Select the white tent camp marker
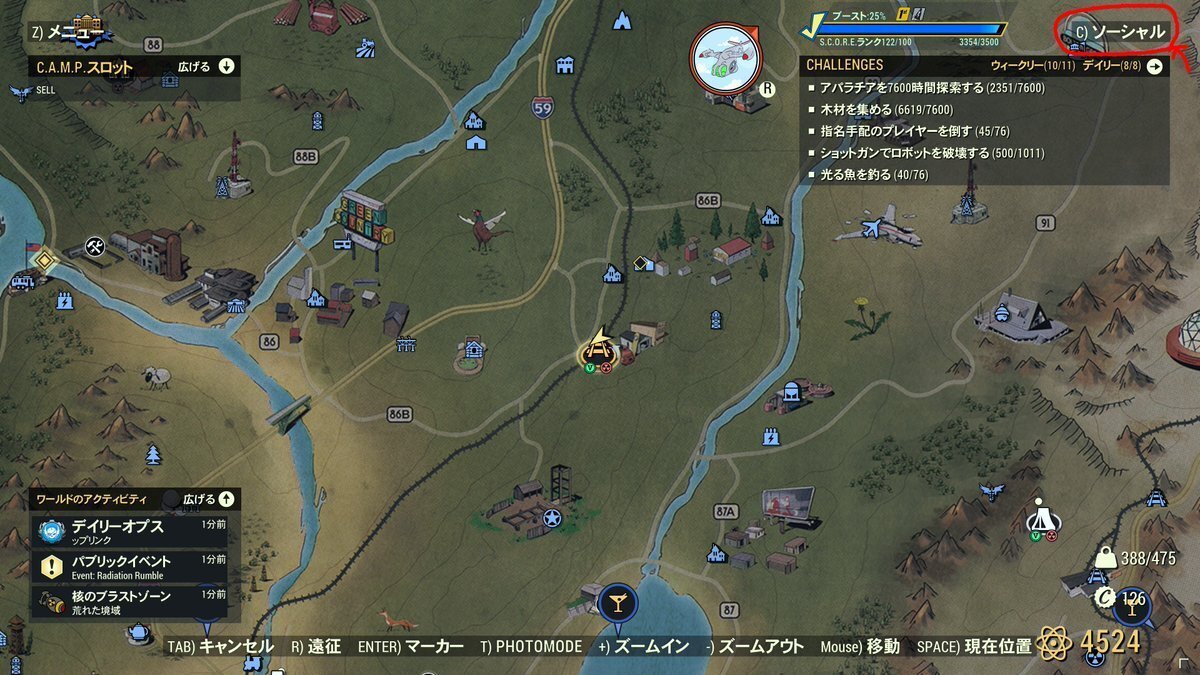This screenshot has height=675, width=1200. tap(1041, 518)
